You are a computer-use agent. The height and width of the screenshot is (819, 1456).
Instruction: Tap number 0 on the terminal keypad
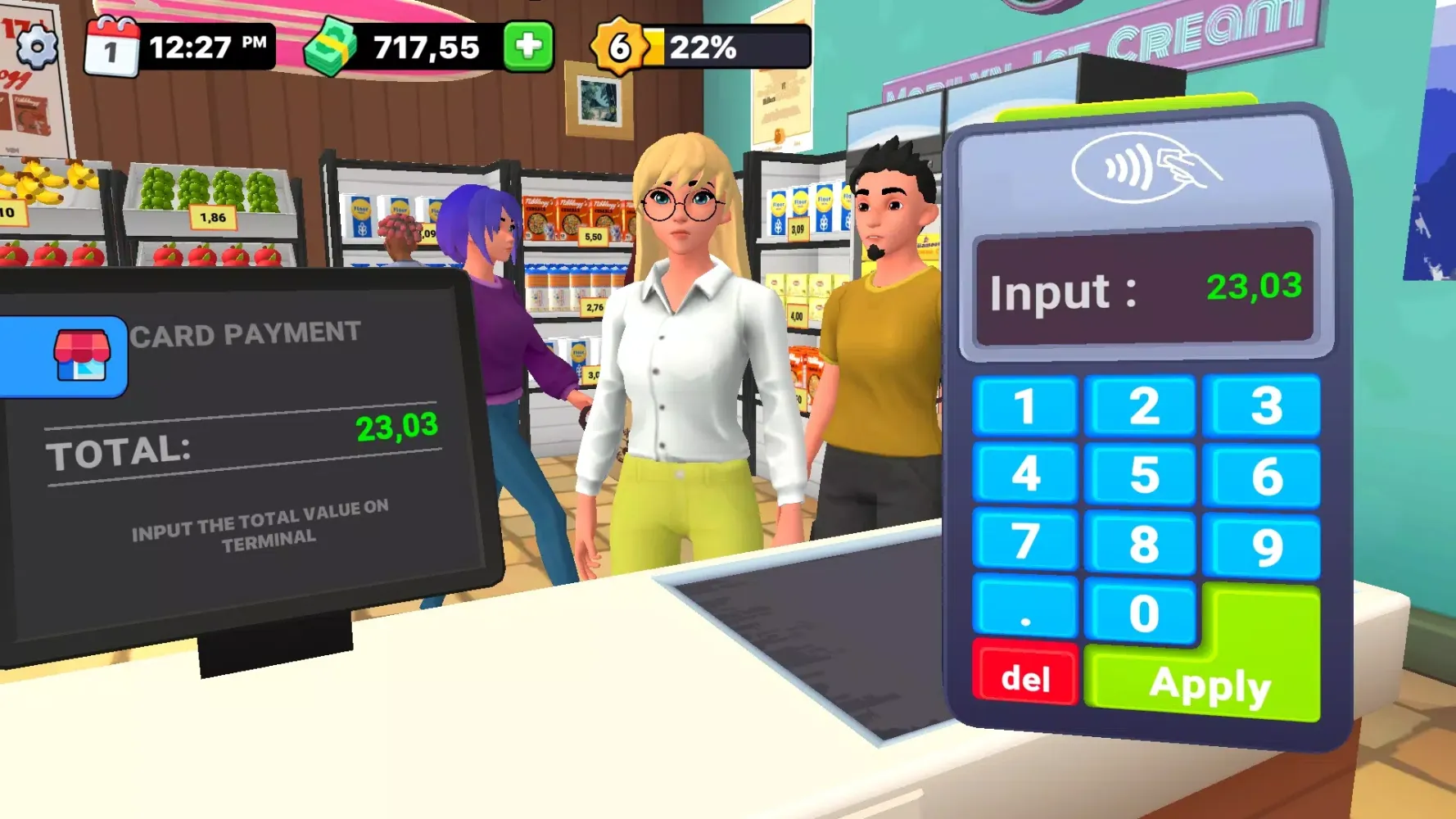pos(1143,613)
